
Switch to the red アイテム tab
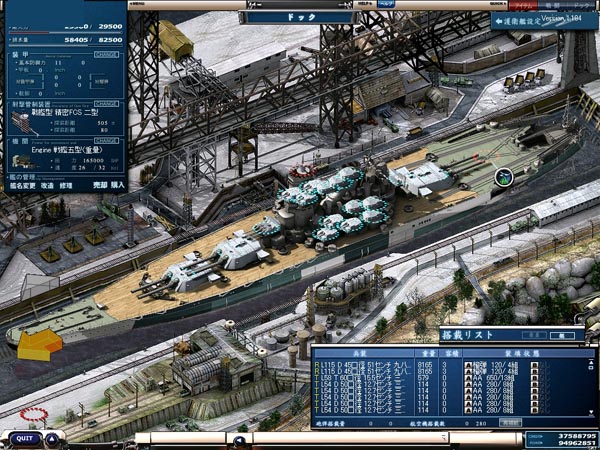(526, 6)
